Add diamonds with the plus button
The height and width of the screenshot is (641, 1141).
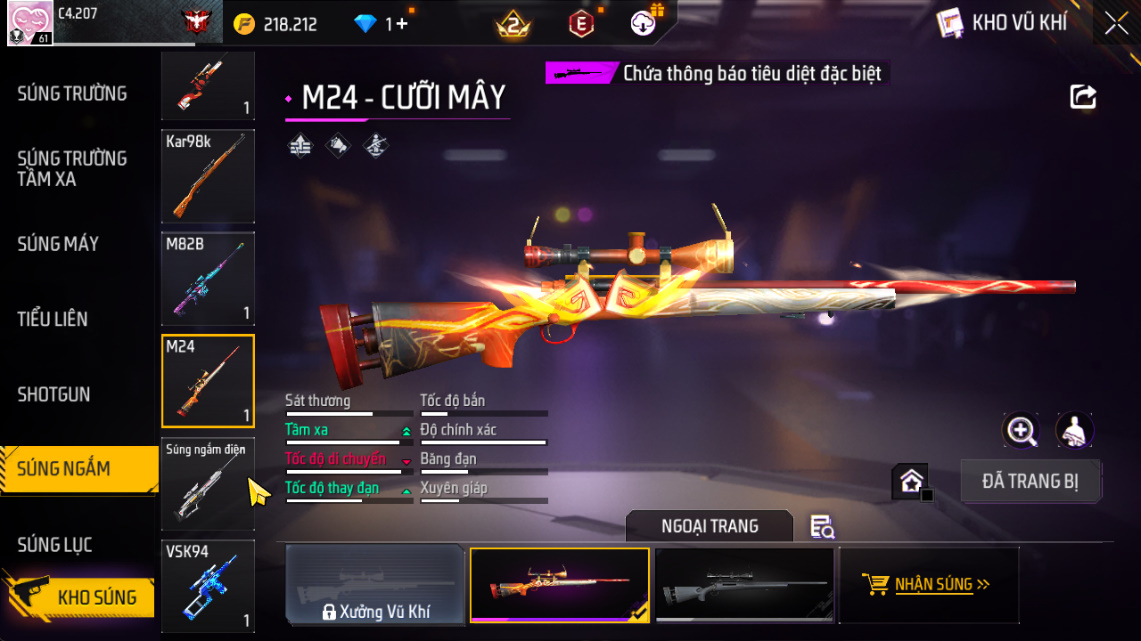point(402,24)
